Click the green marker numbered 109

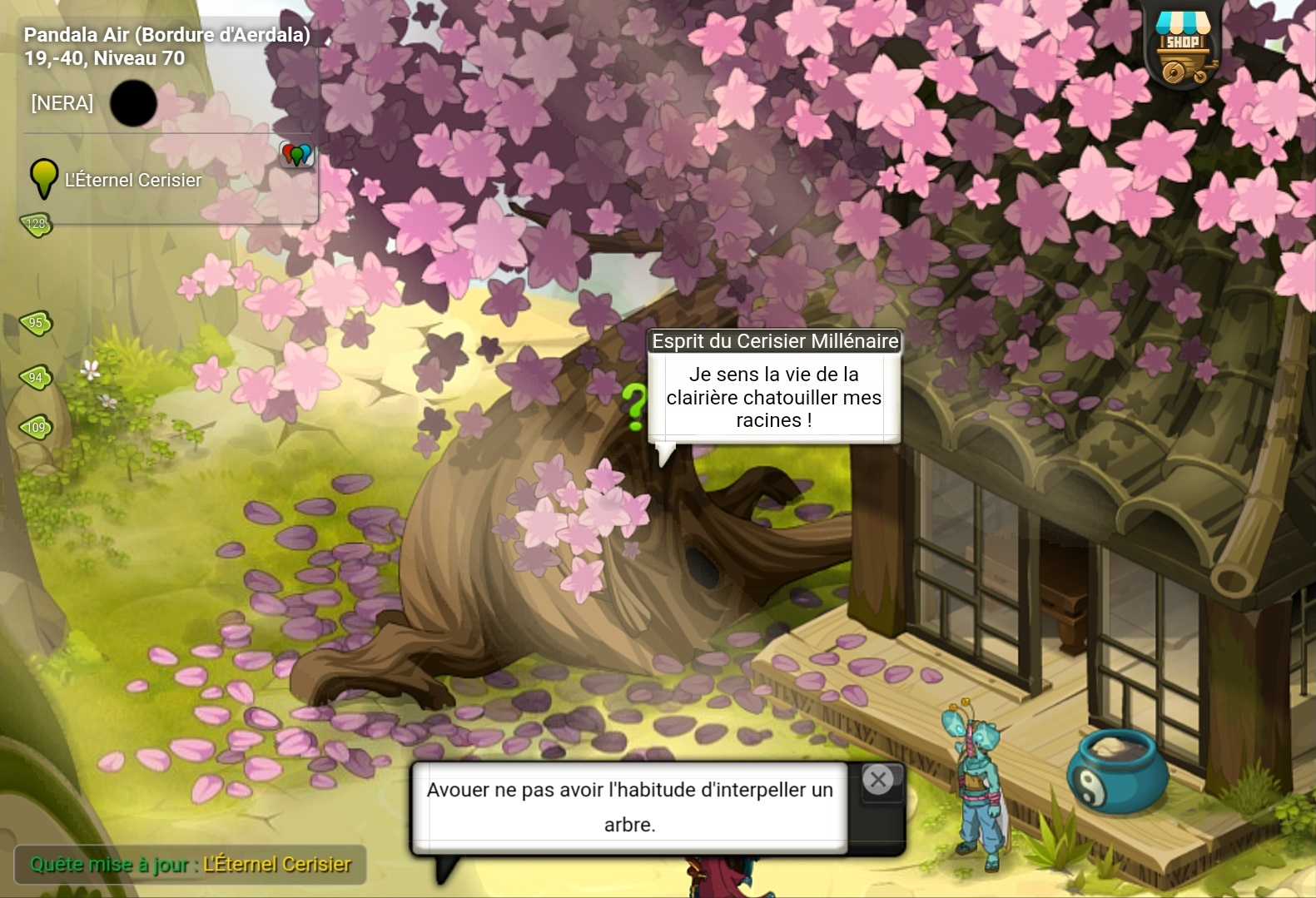coord(36,428)
